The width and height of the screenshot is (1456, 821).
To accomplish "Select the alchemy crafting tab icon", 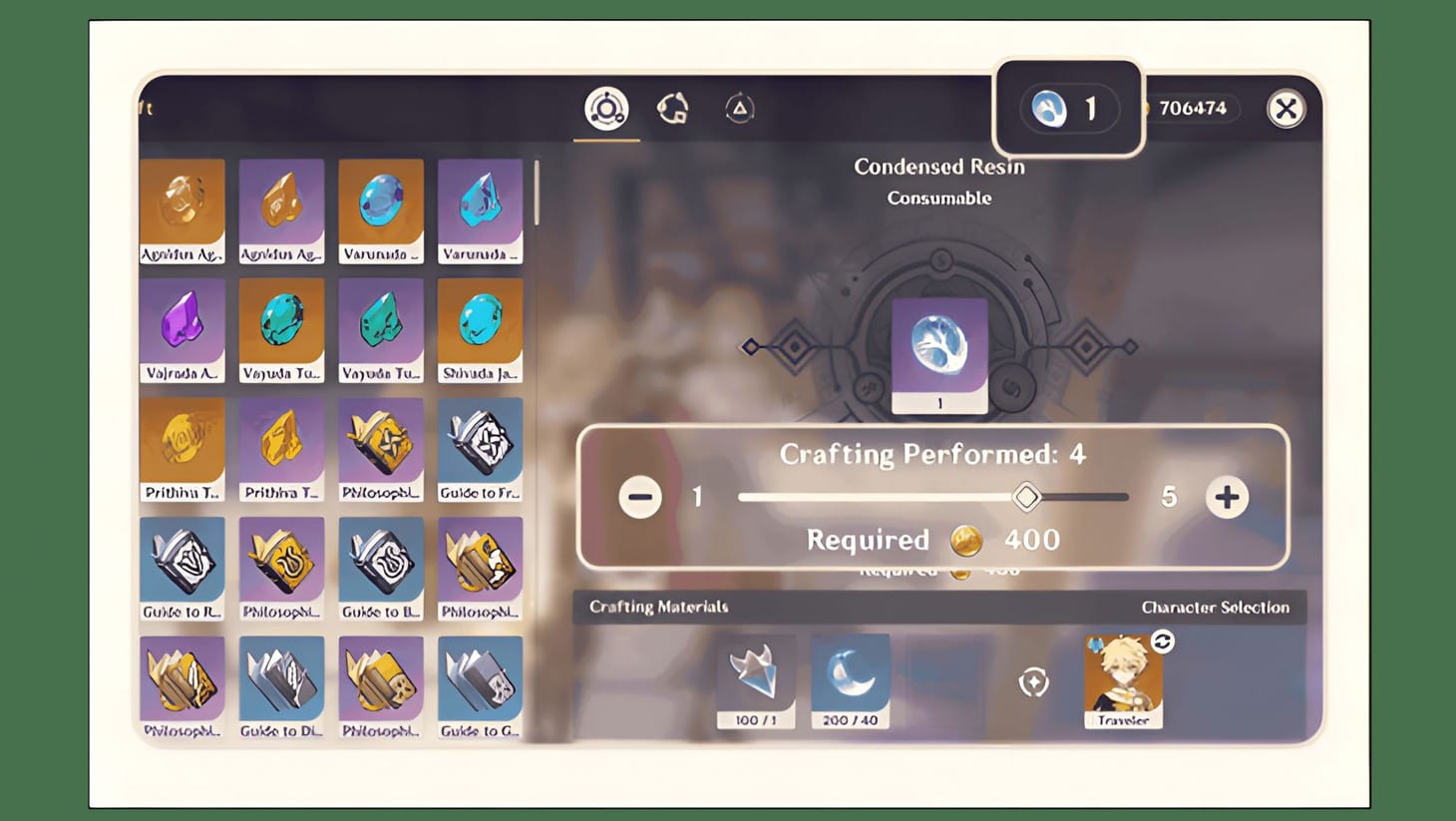I will coord(605,108).
